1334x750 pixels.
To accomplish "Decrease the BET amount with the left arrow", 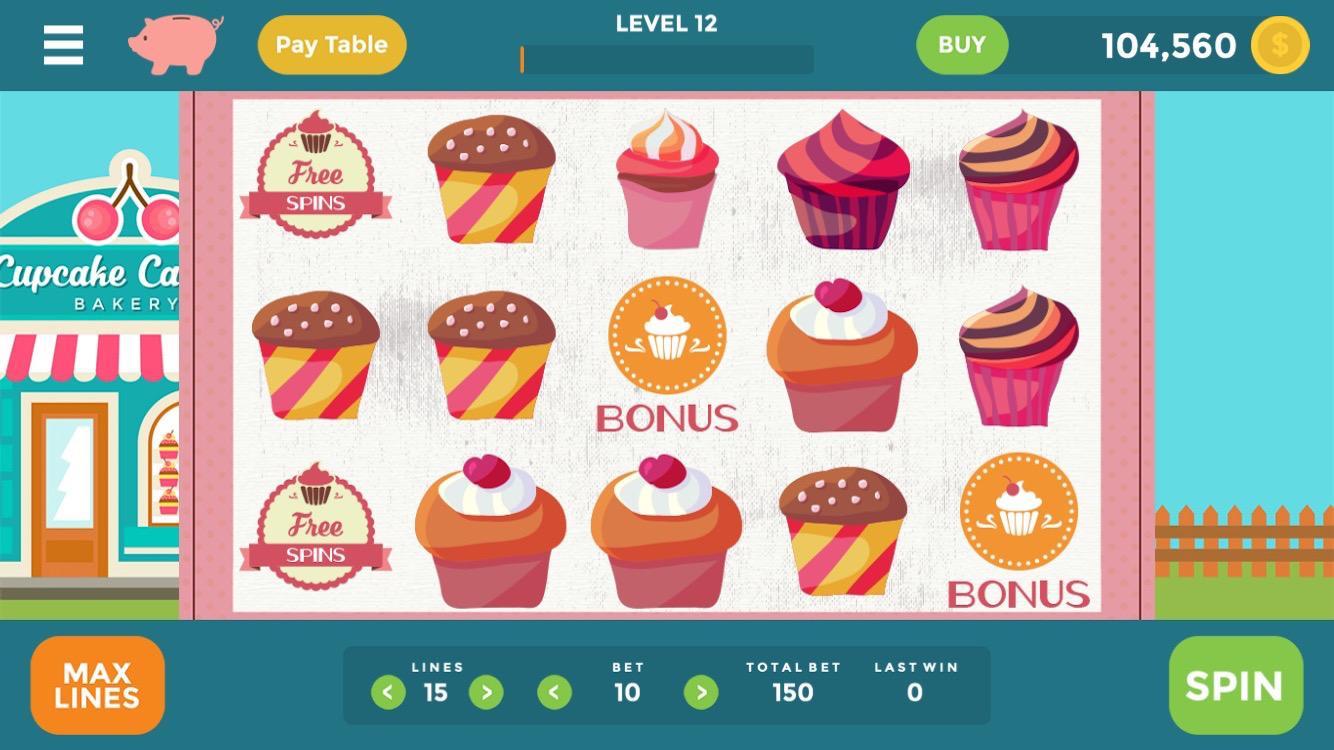I will click(x=553, y=691).
